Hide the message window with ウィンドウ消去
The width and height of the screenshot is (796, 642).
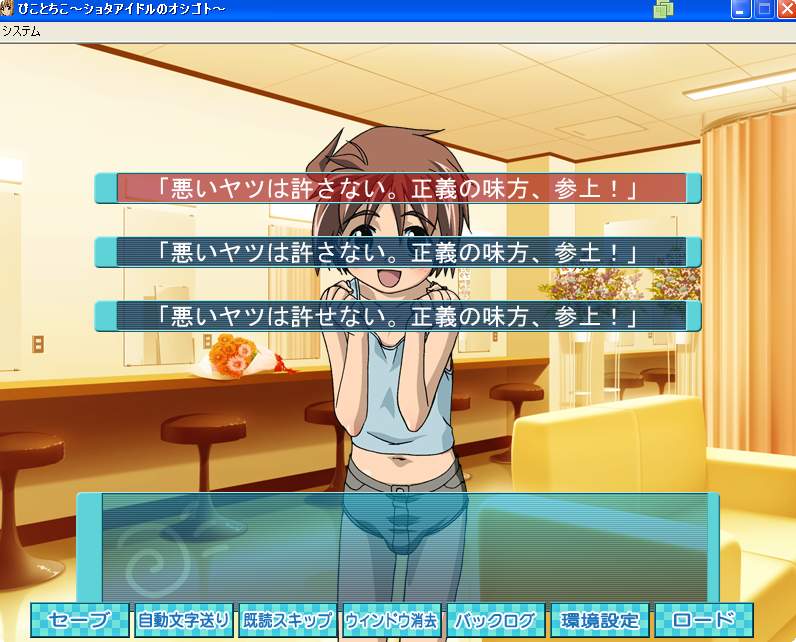pyautogui.click(x=392, y=620)
